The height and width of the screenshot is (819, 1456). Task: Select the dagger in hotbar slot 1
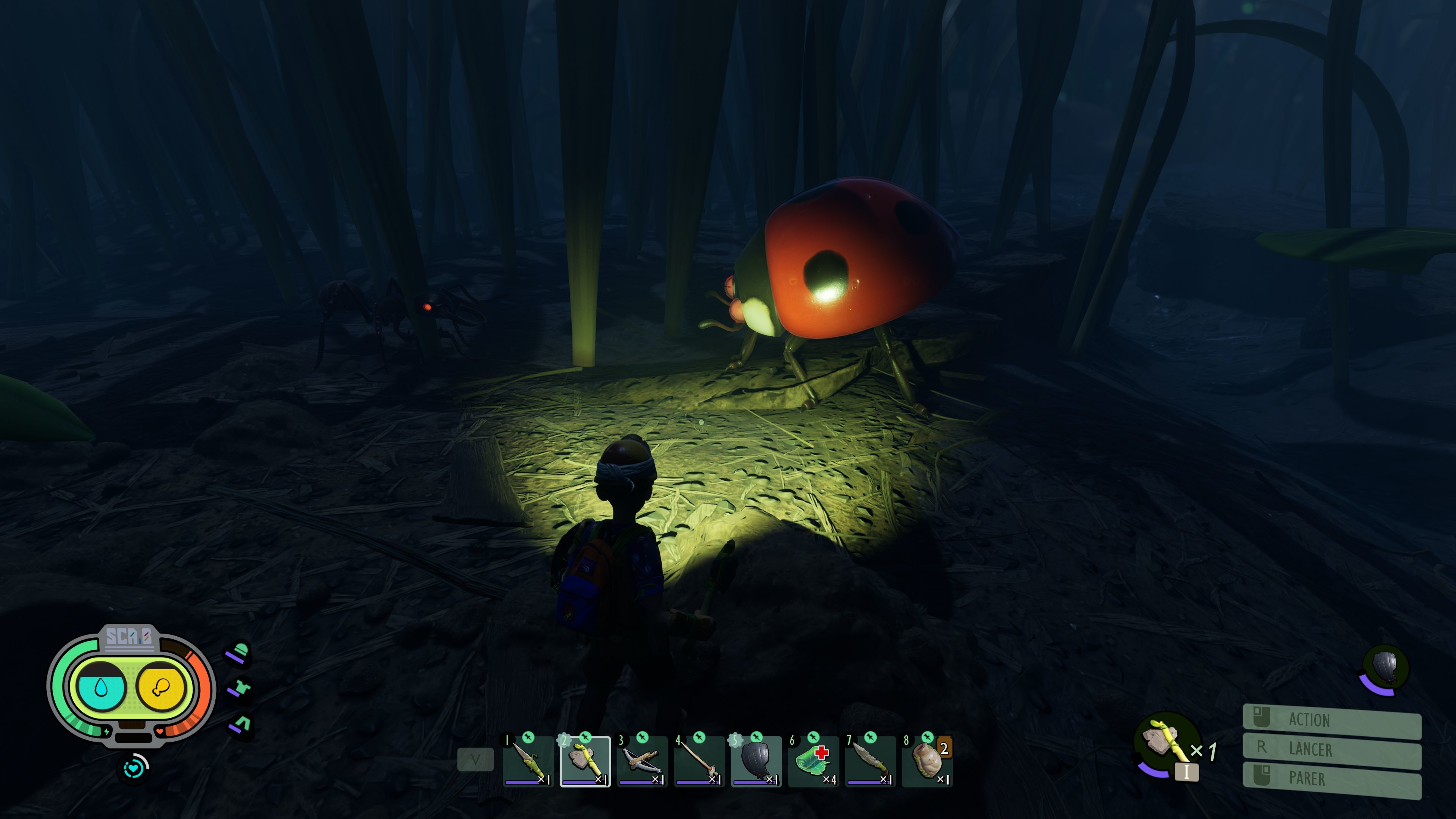(x=528, y=761)
